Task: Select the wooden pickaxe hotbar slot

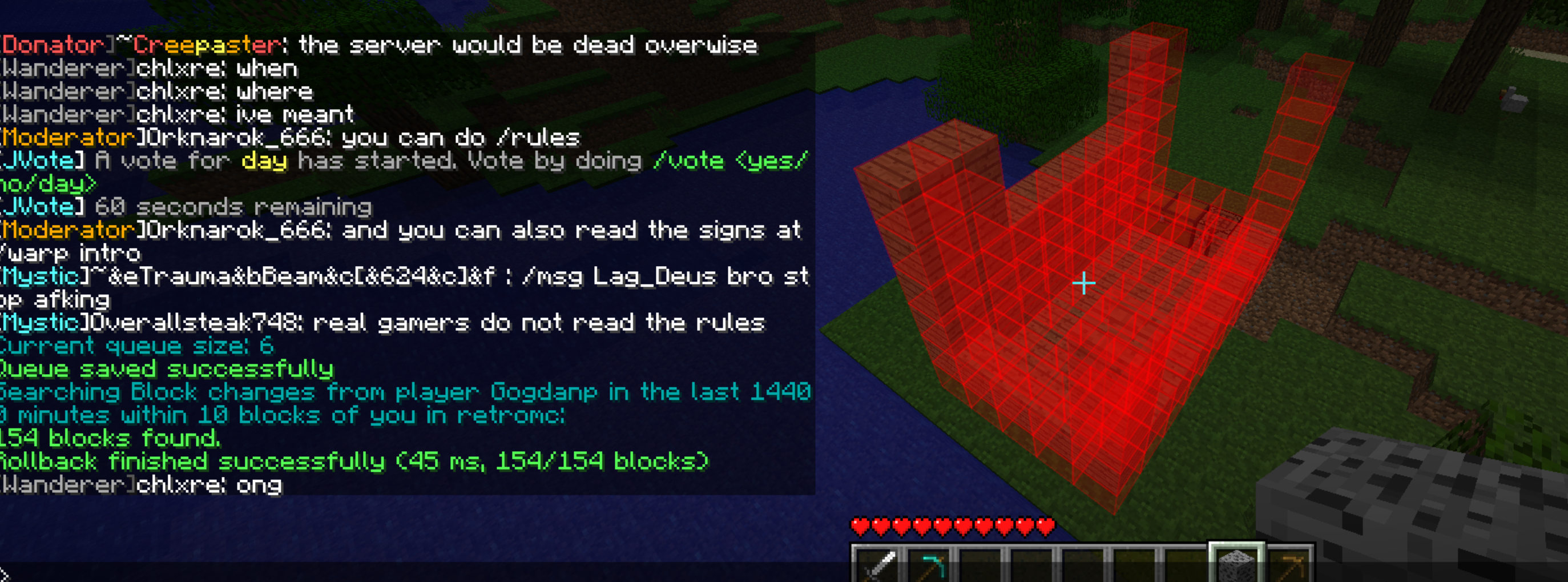Action: 1289,566
